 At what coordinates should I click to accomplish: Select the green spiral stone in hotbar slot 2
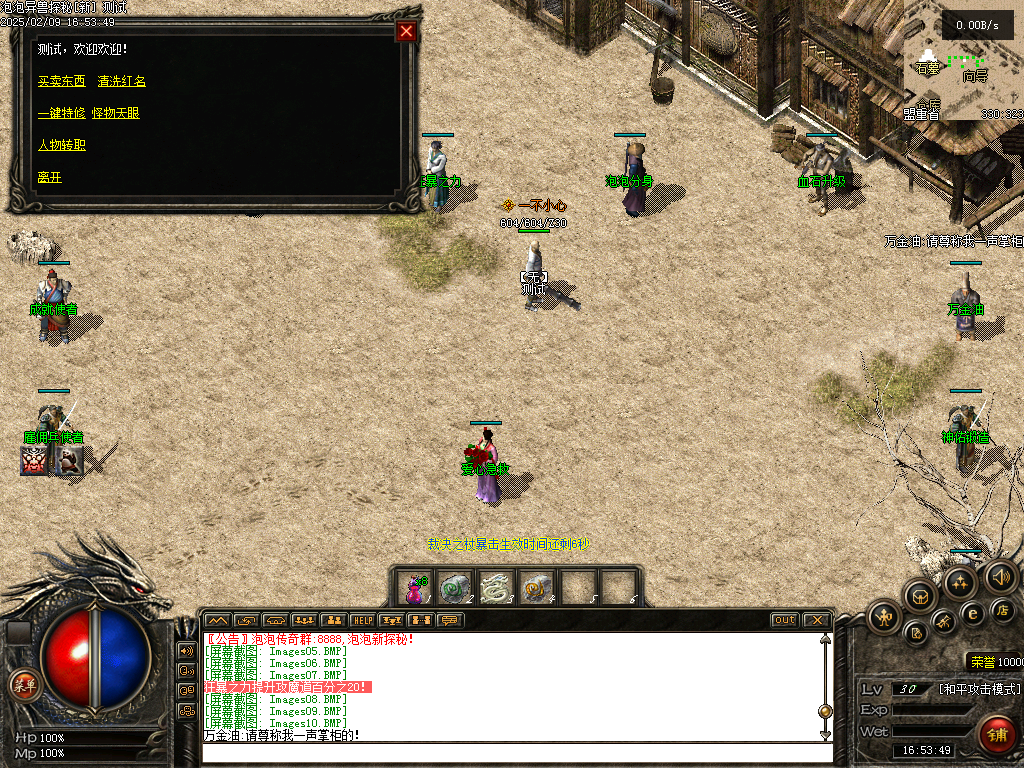456,588
